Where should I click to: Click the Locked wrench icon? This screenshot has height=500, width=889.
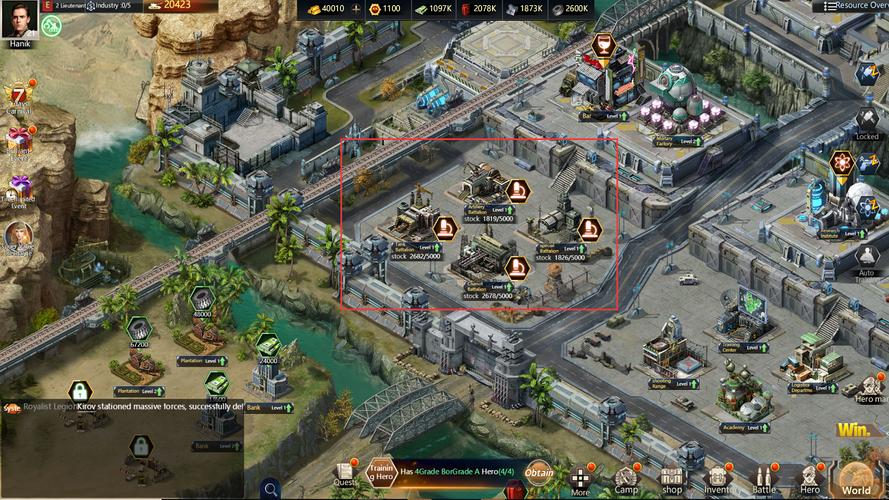pos(867,119)
